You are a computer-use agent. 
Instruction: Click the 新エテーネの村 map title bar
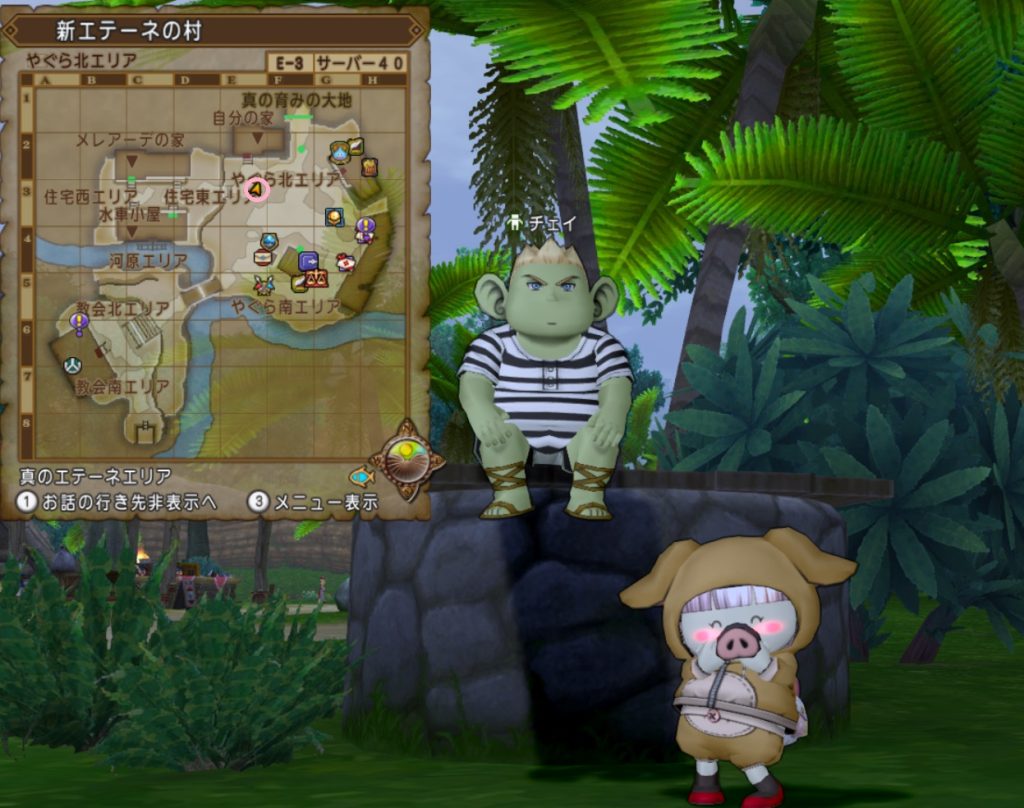tap(214, 30)
